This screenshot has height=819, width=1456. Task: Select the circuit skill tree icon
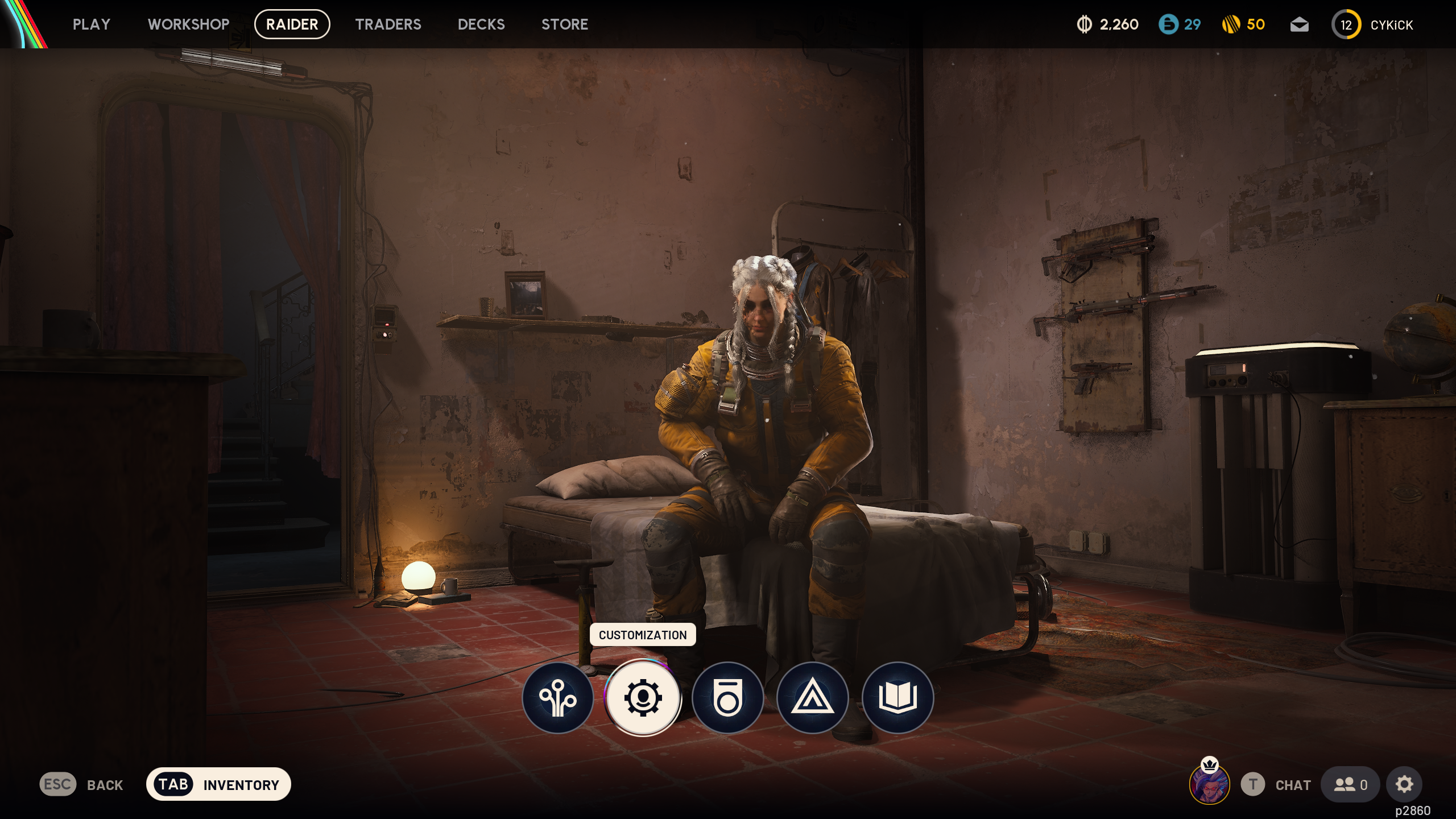tap(559, 697)
